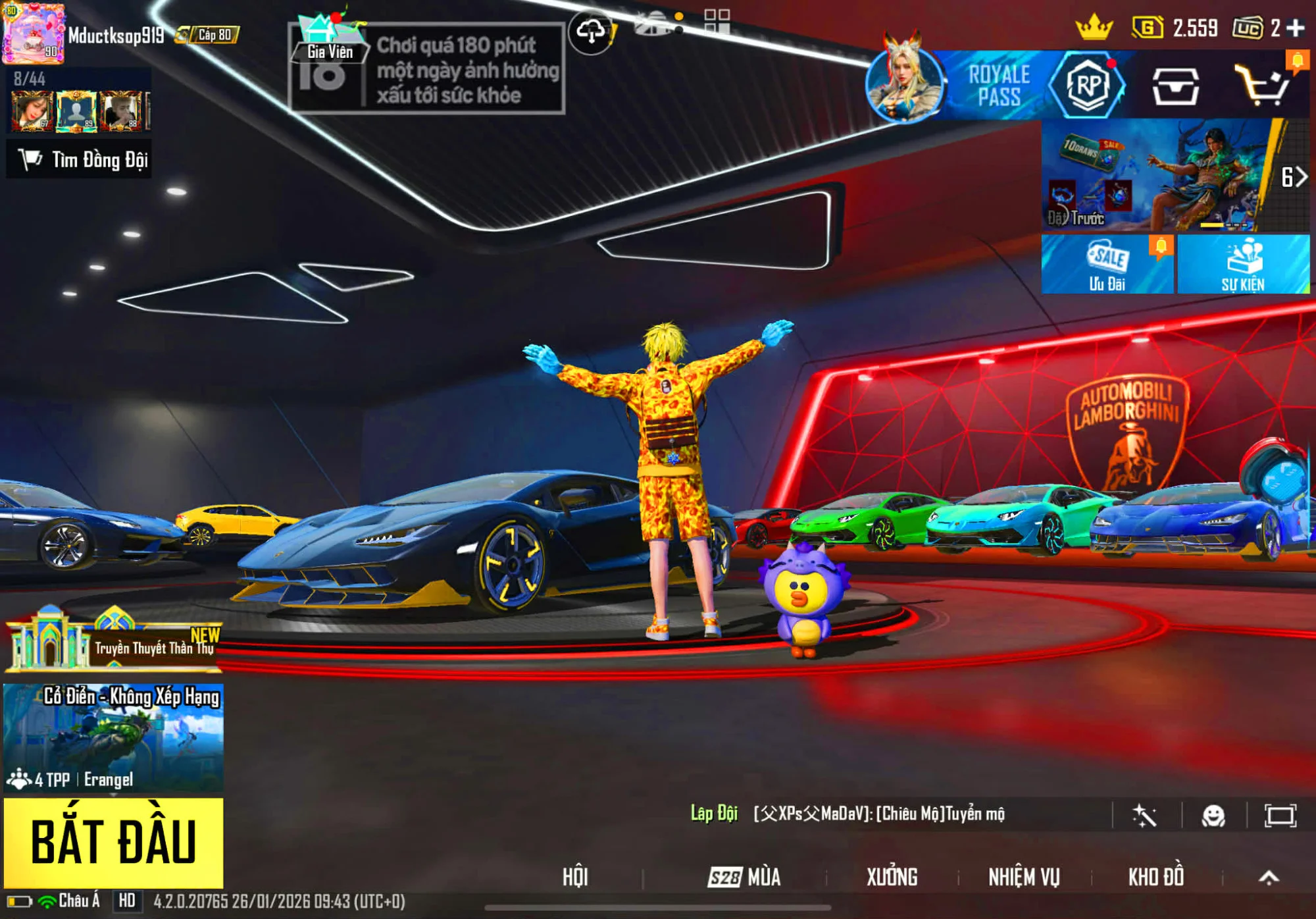Expand the bottom menu with the arrow

[1269, 877]
